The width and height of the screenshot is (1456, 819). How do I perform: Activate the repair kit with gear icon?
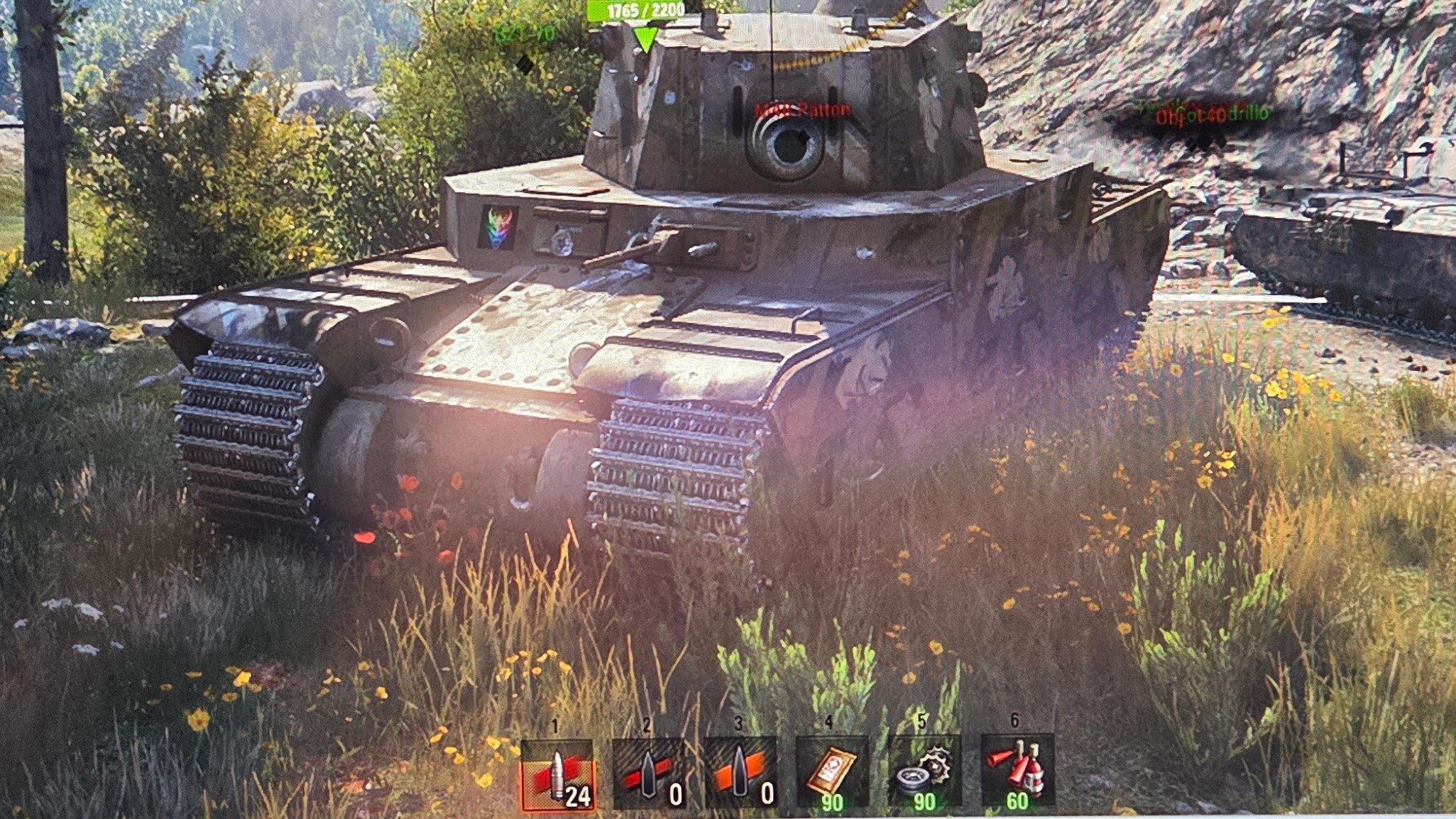pos(924,774)
